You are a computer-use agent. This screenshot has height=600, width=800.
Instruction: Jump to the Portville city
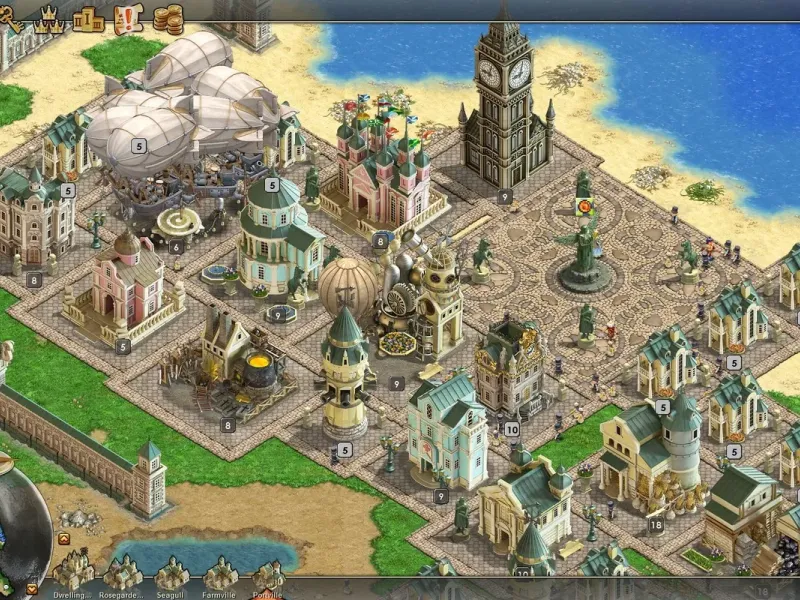(x=267, y=575)
